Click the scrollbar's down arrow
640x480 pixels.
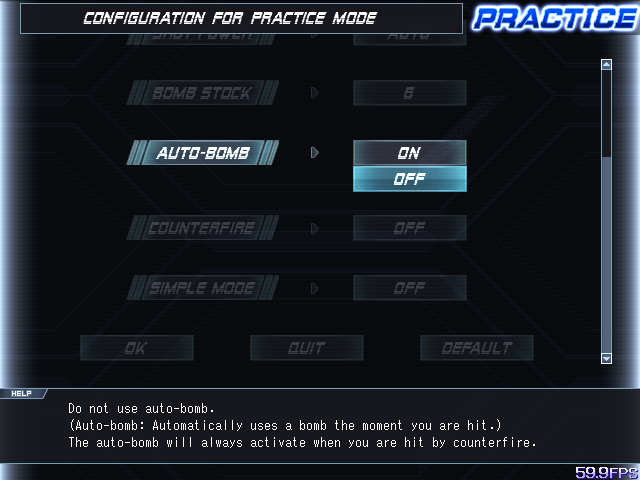pyautogui.click(x=606, y=357)
